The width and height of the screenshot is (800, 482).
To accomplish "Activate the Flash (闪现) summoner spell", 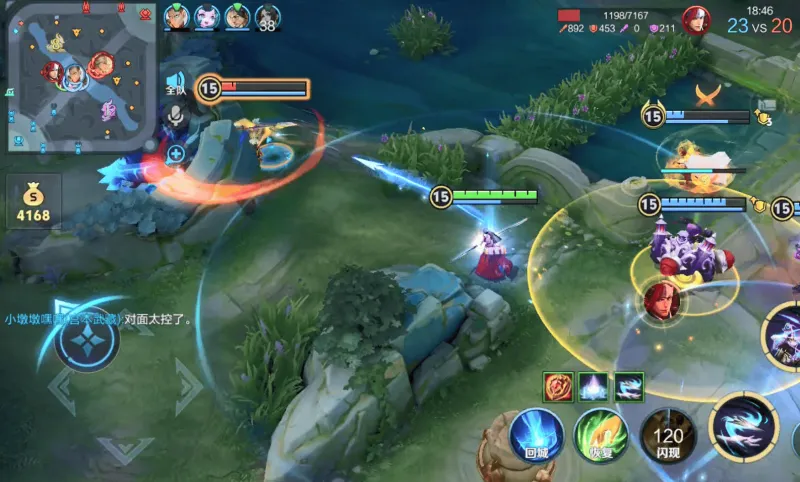I will click(x=668, y=436).
